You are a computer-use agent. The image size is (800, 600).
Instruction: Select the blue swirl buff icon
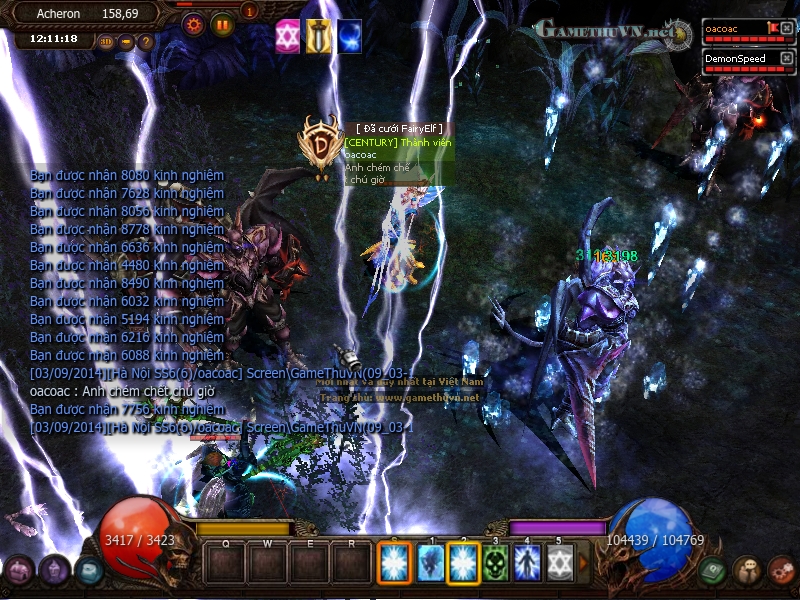(x=349, y=36)
